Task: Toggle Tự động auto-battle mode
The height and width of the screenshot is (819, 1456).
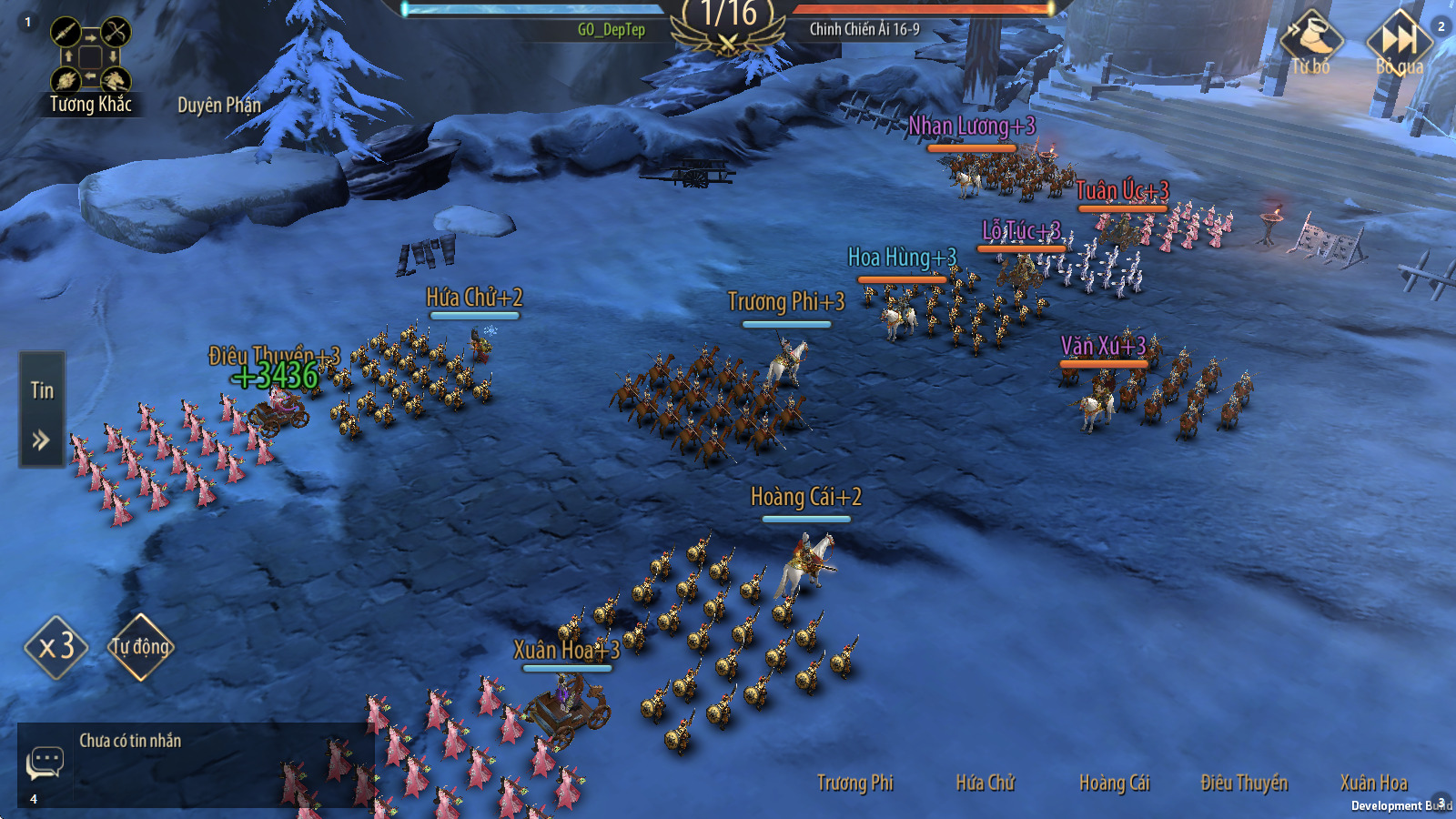Action: point(140,647)
